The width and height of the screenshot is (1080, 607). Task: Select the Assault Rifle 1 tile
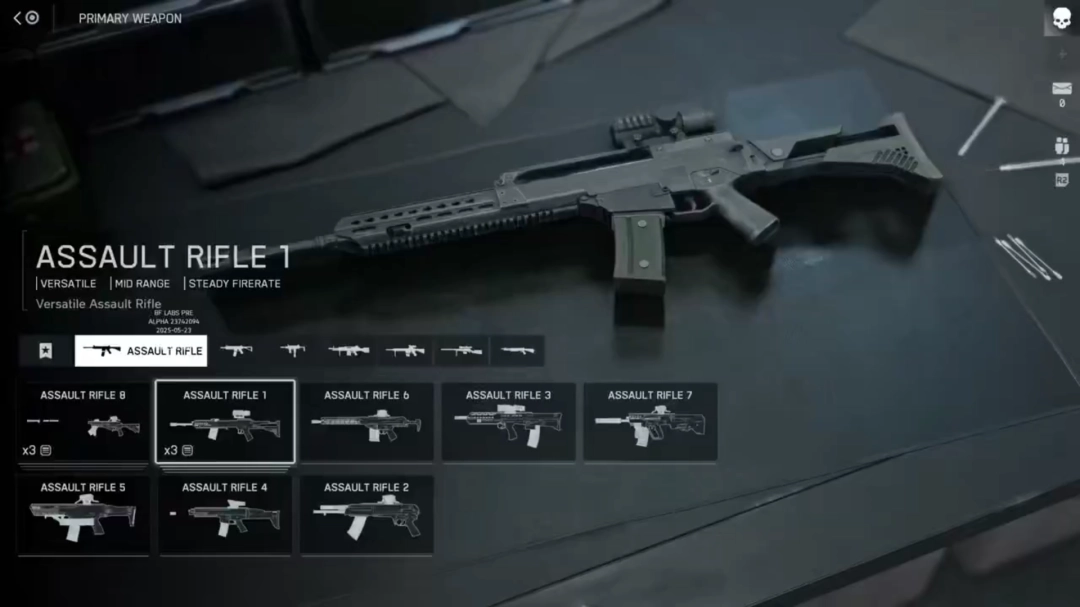pos(225,422)
